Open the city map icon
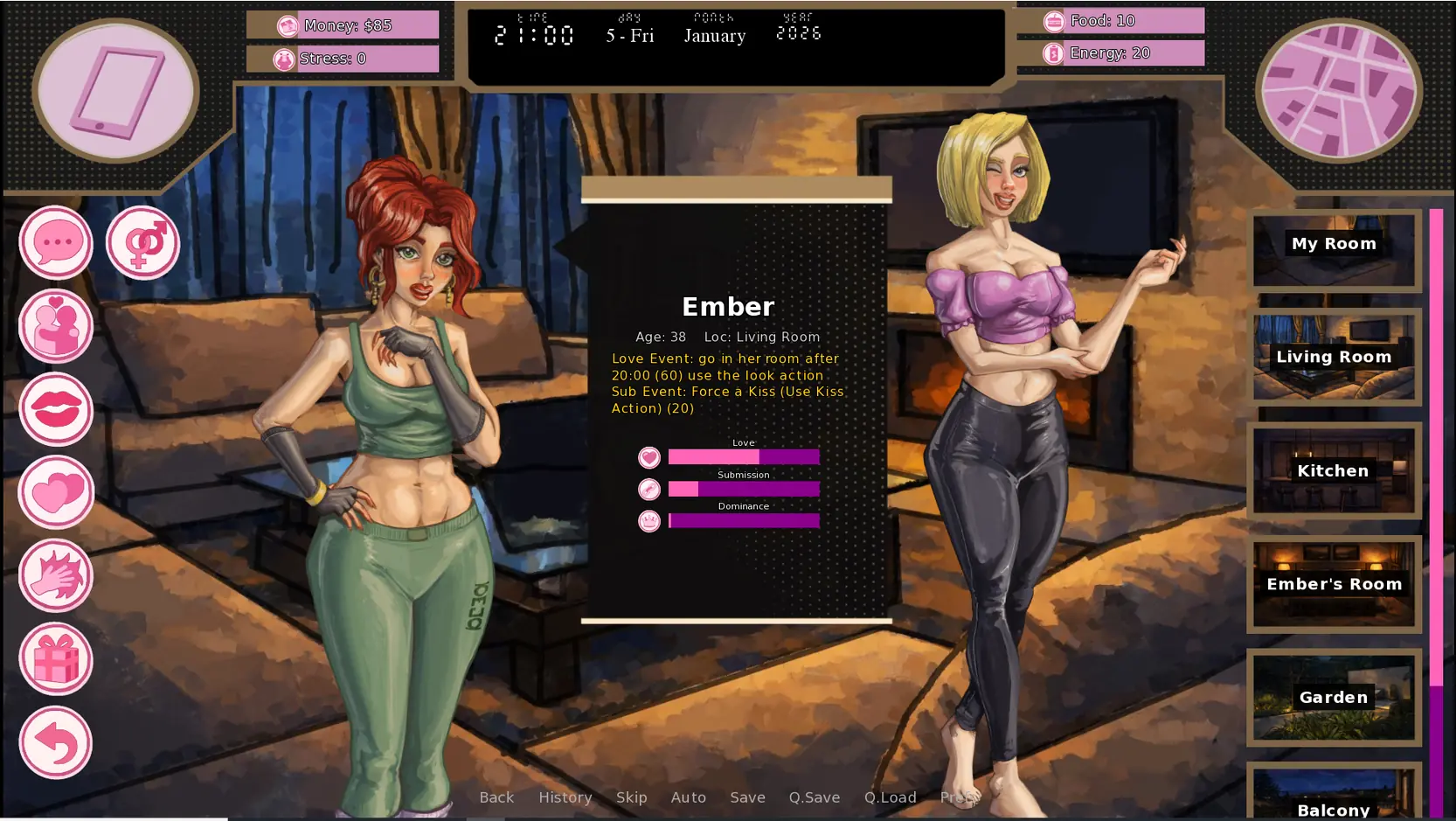The height and width of the screenshot is (821, 1456). [1338, 92]
